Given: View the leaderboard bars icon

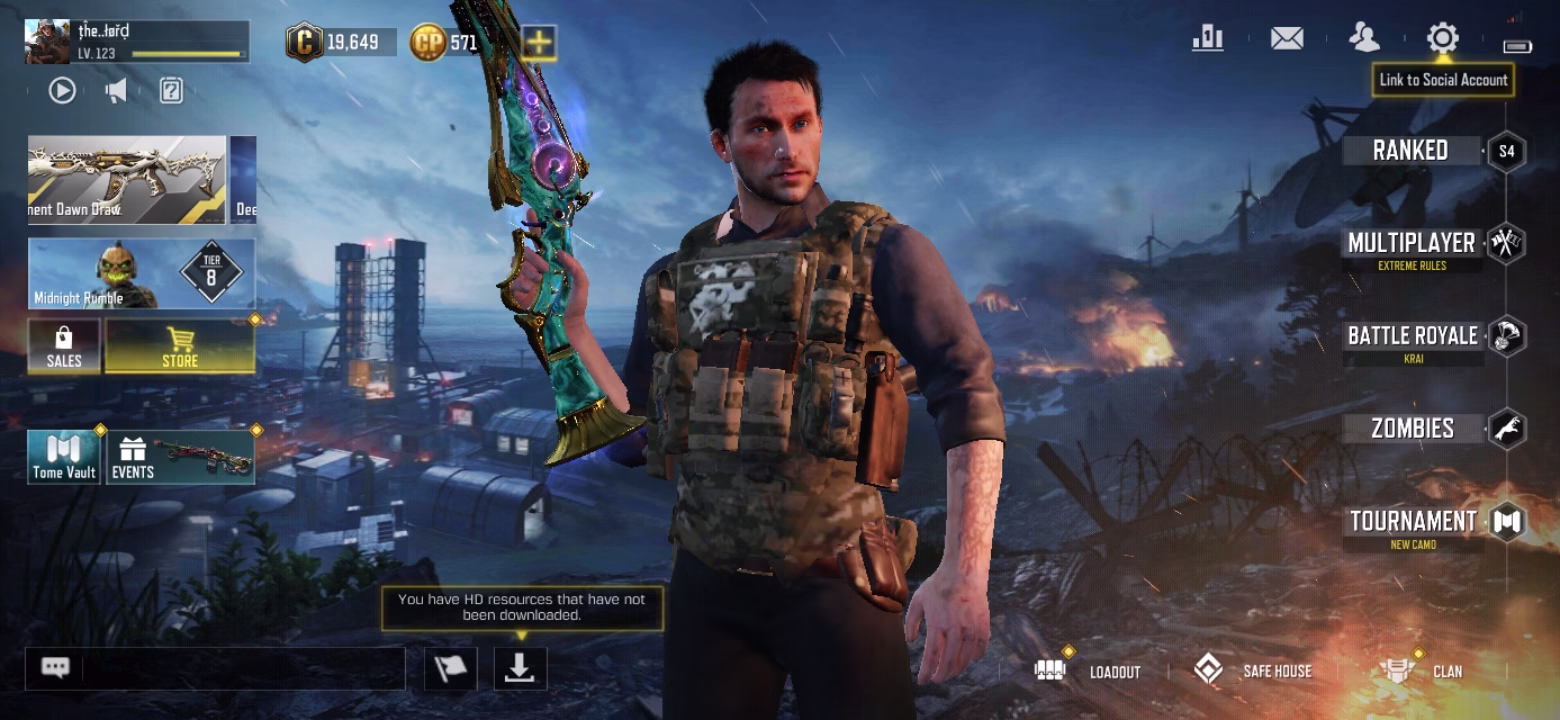Looking at the screenshot, I should click(x=1208, y=39).
